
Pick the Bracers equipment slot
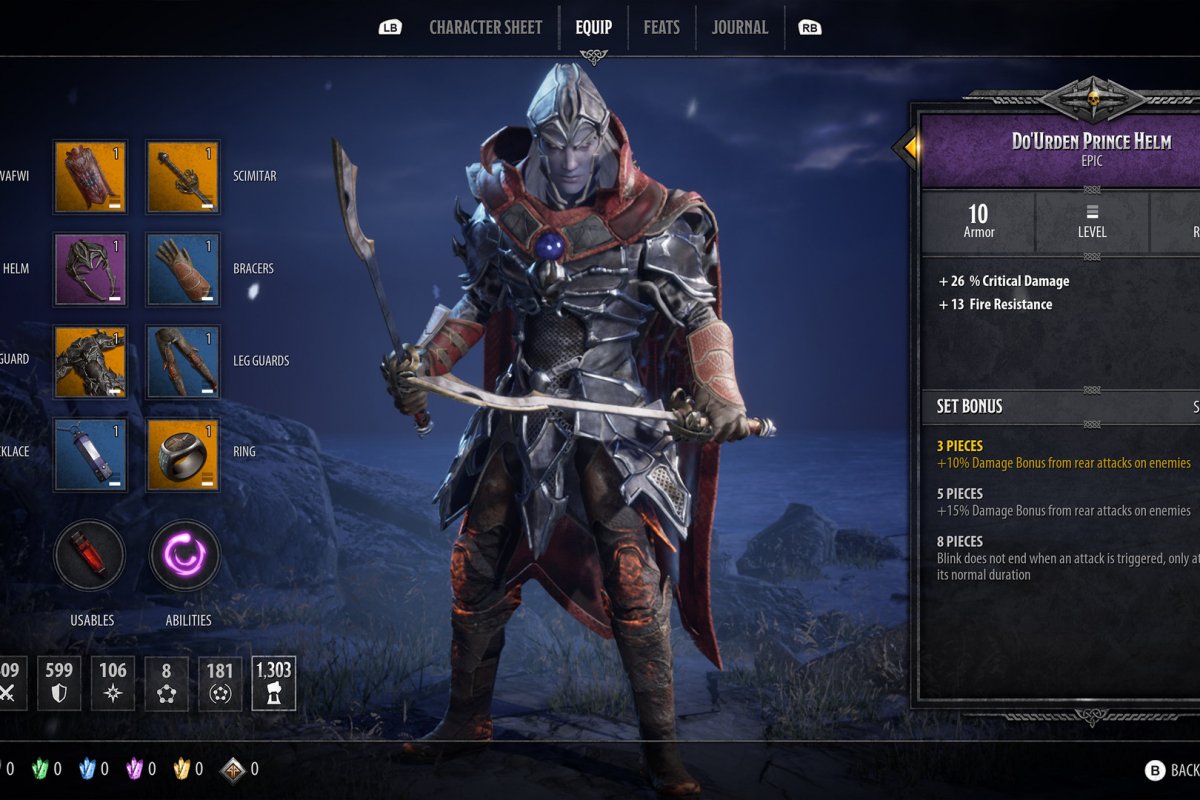pos(183,269)
